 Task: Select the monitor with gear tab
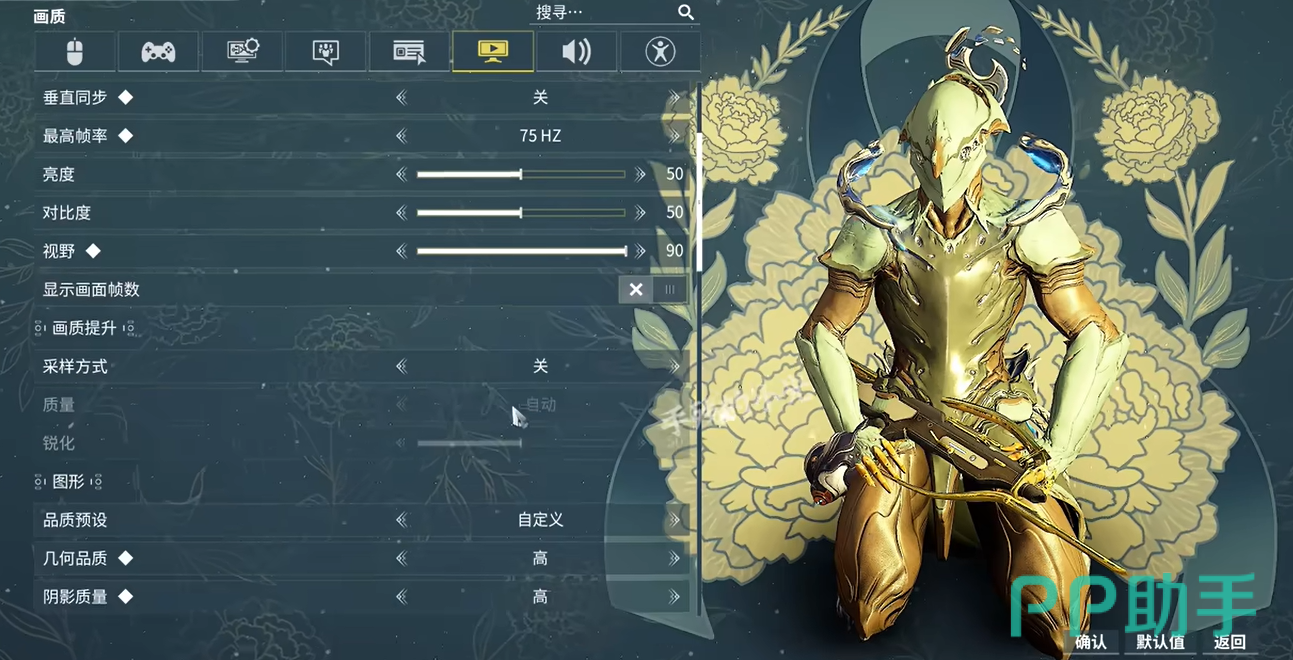click(x=242, y=51)
